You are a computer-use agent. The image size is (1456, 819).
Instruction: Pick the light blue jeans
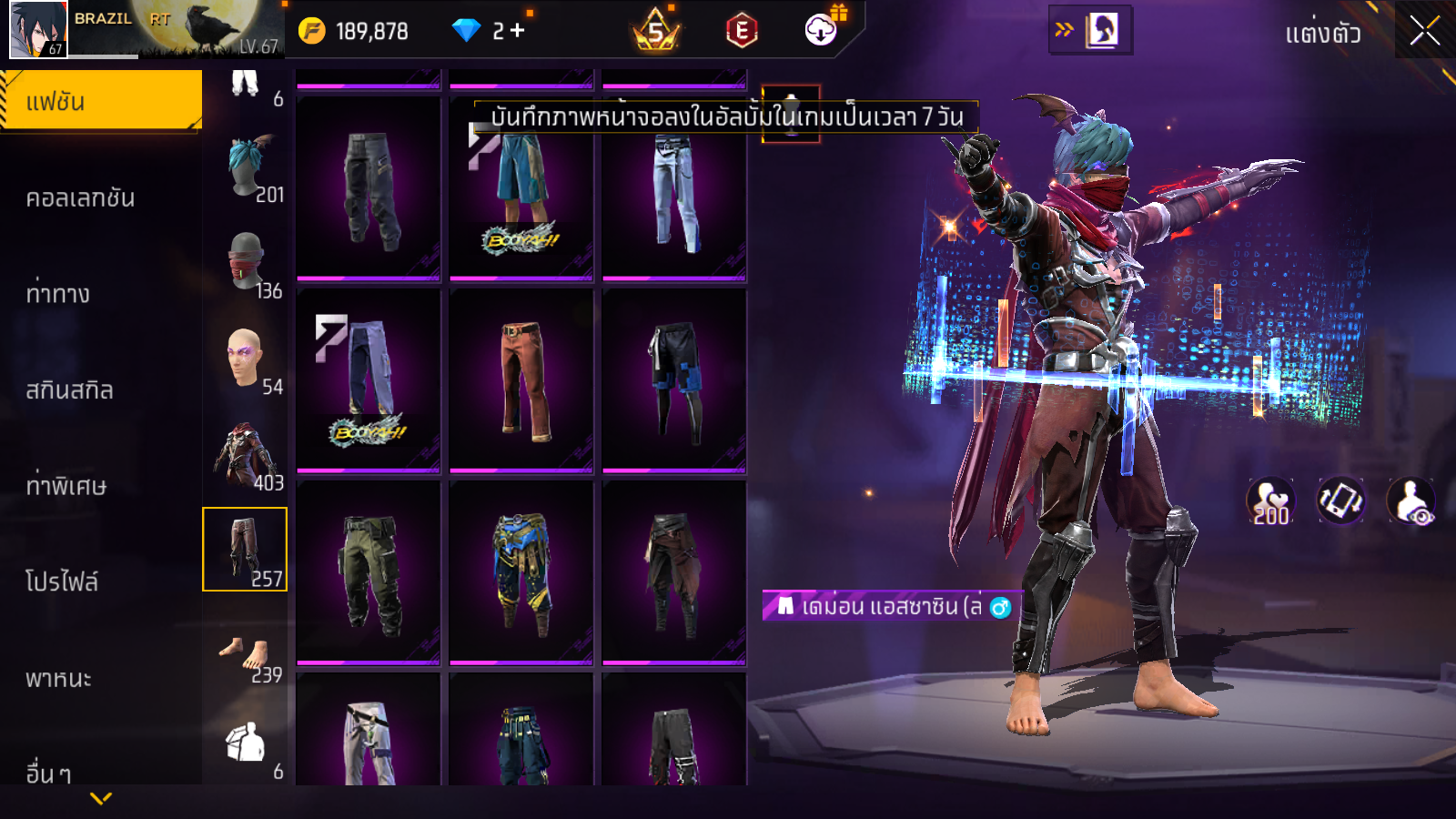[x=674, y=189]
